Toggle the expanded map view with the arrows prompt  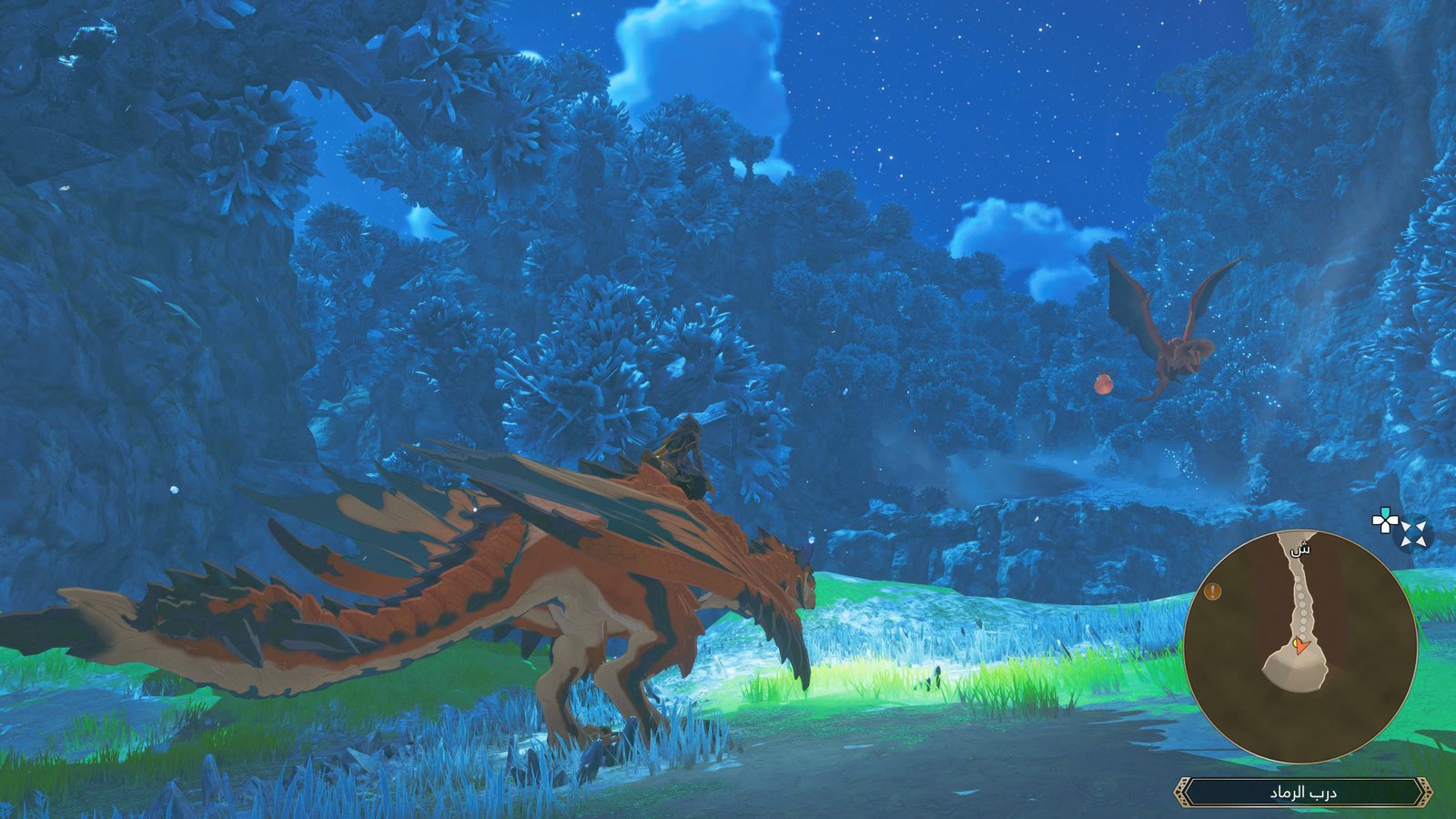click(x=1413, y=533)
